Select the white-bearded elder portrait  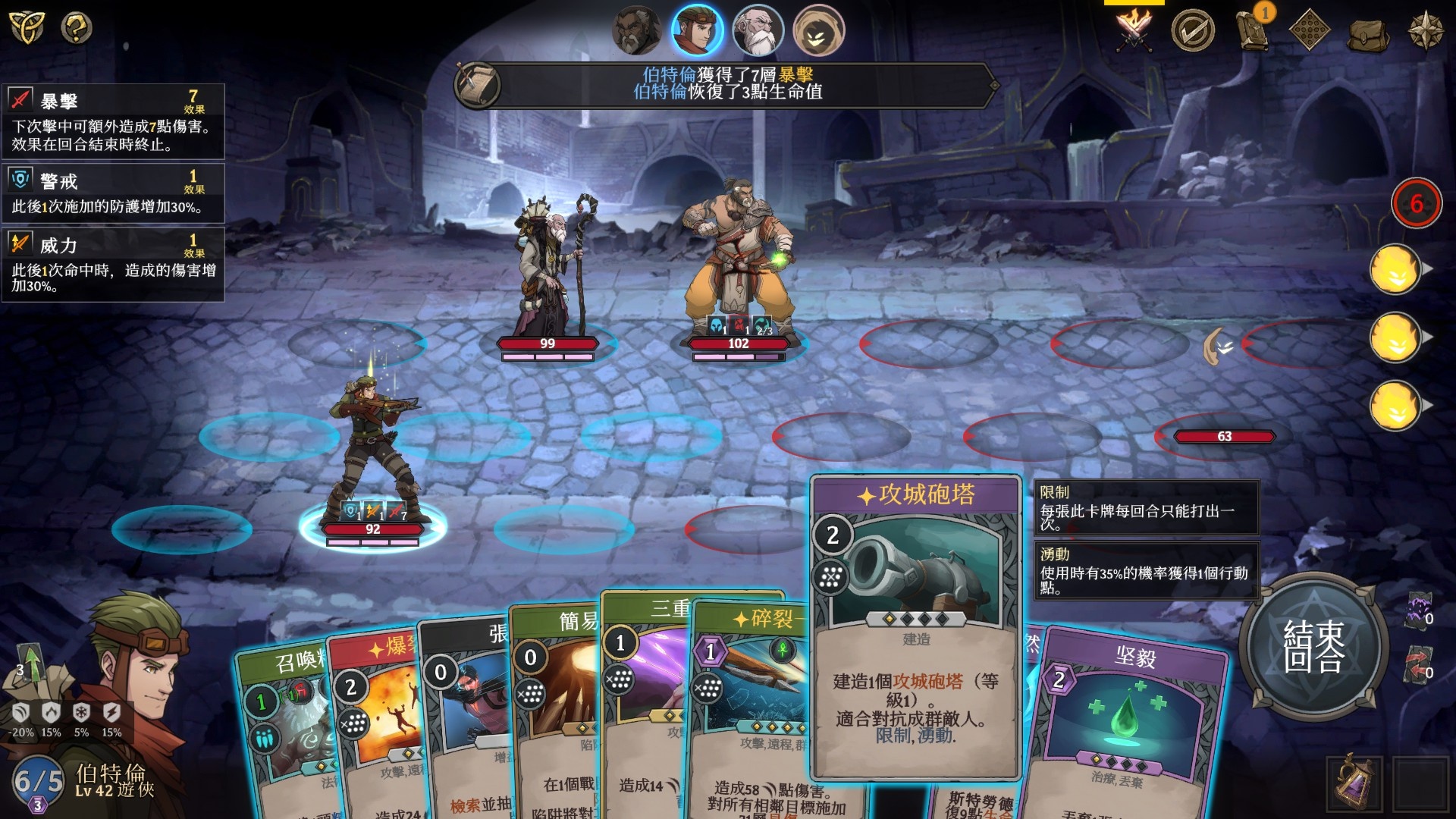pos(757,31)
